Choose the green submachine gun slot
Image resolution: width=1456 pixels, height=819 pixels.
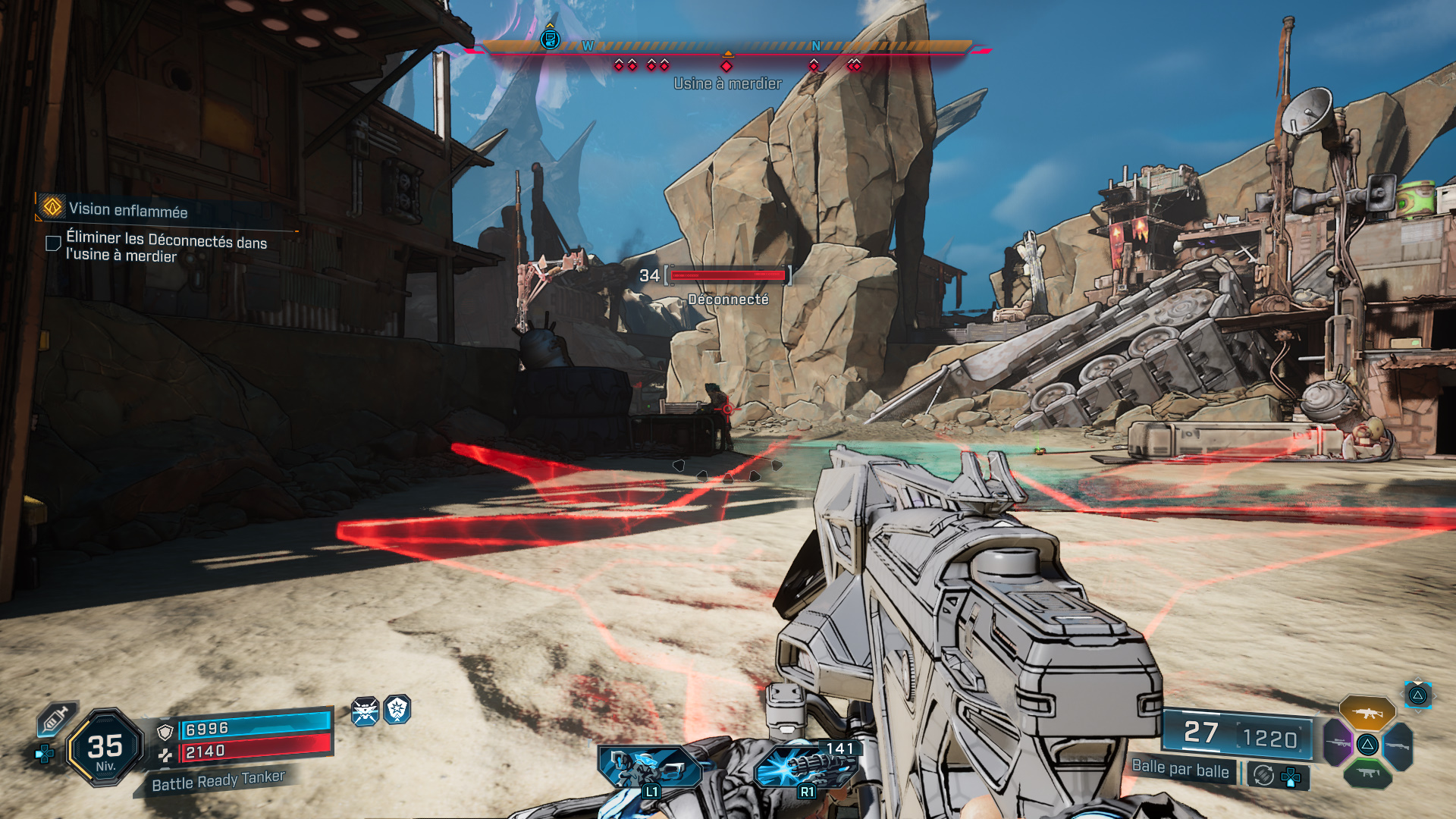pos(1367,773)
